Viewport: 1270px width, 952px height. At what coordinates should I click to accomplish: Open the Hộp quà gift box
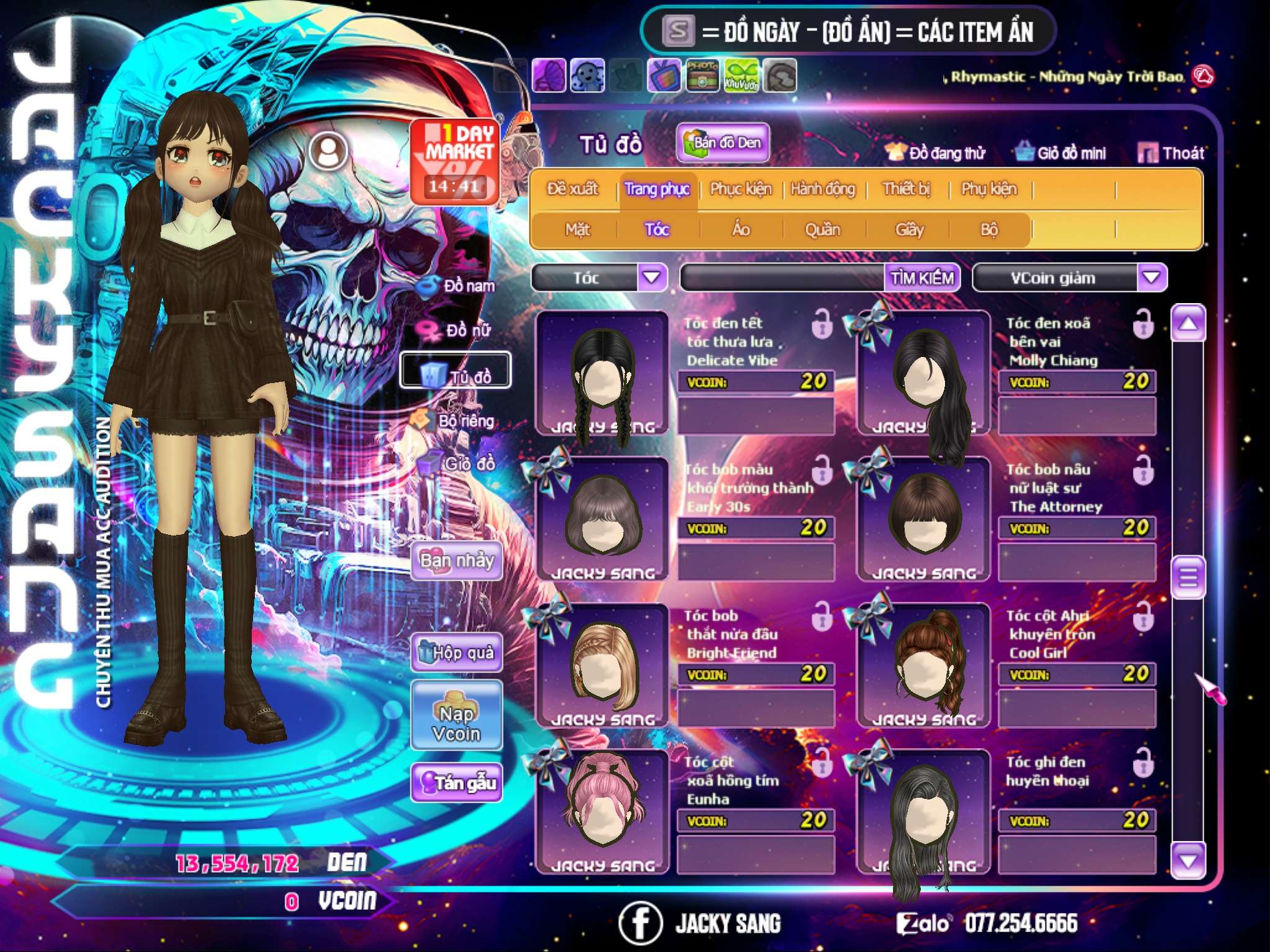pyautogui.click(x=456, y=653)
